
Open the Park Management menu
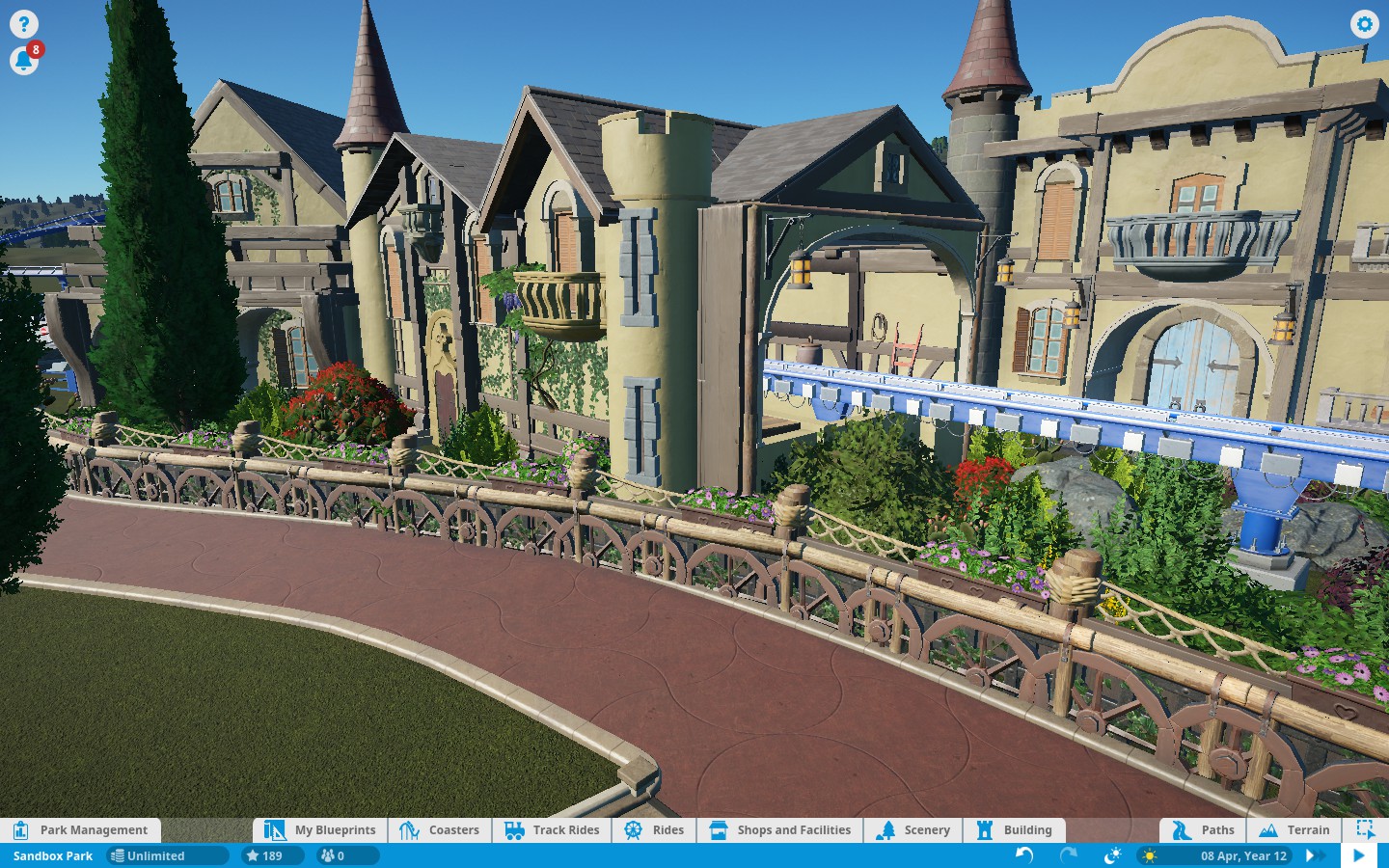tap(81, 829)
